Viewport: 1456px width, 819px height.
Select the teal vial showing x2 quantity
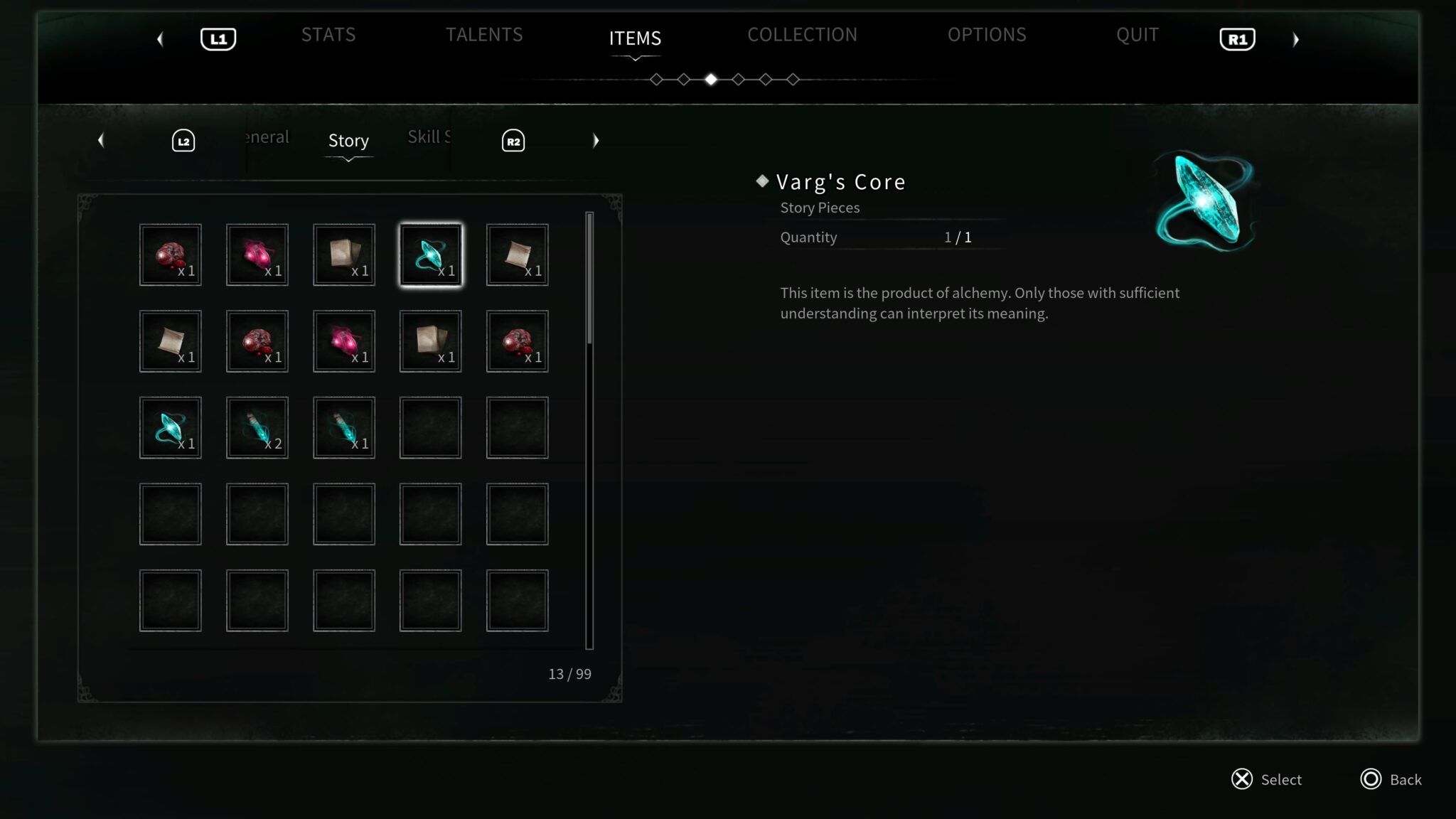pos(257,427)
